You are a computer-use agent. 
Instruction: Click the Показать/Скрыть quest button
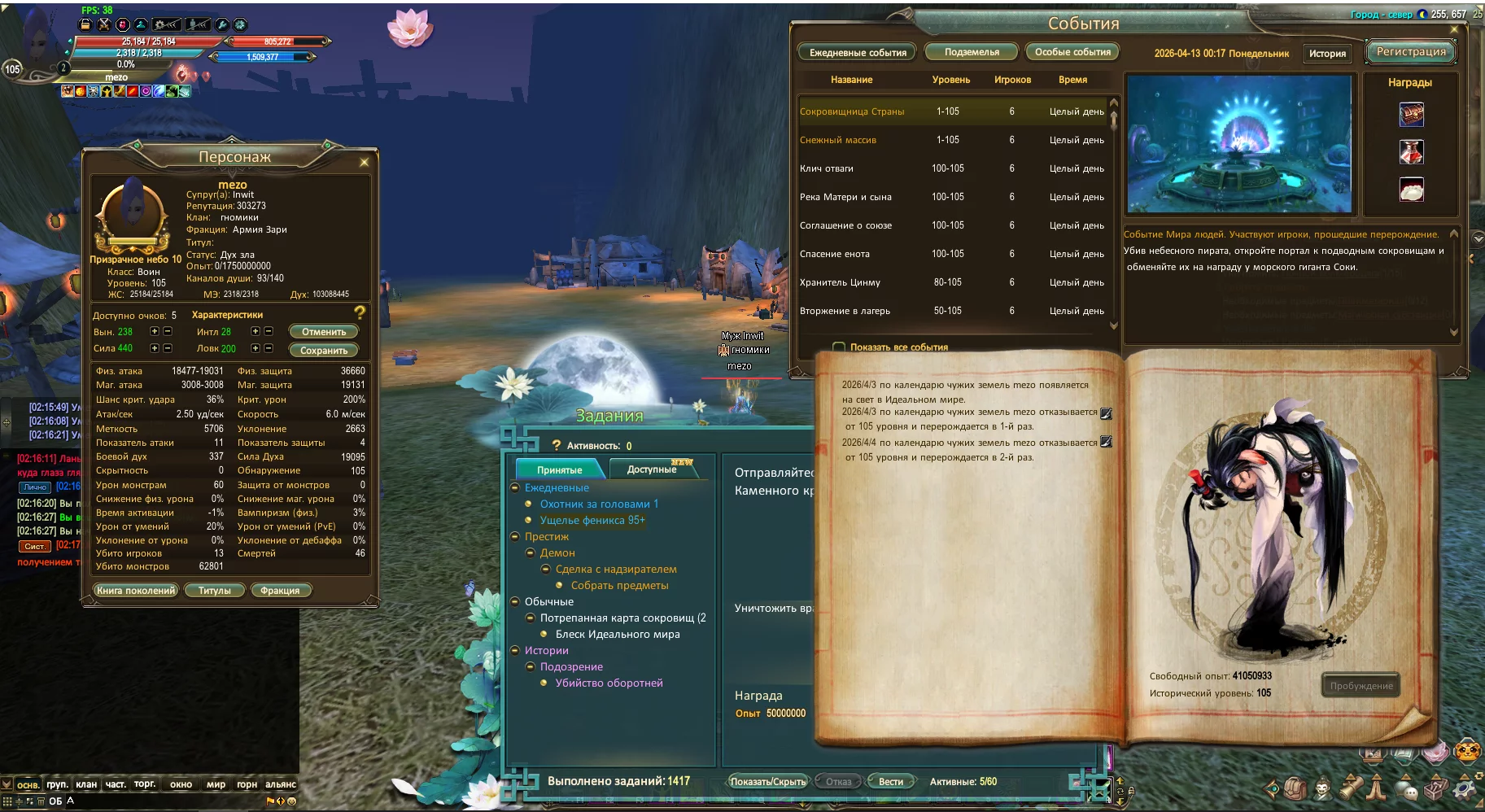coord(767,782)
